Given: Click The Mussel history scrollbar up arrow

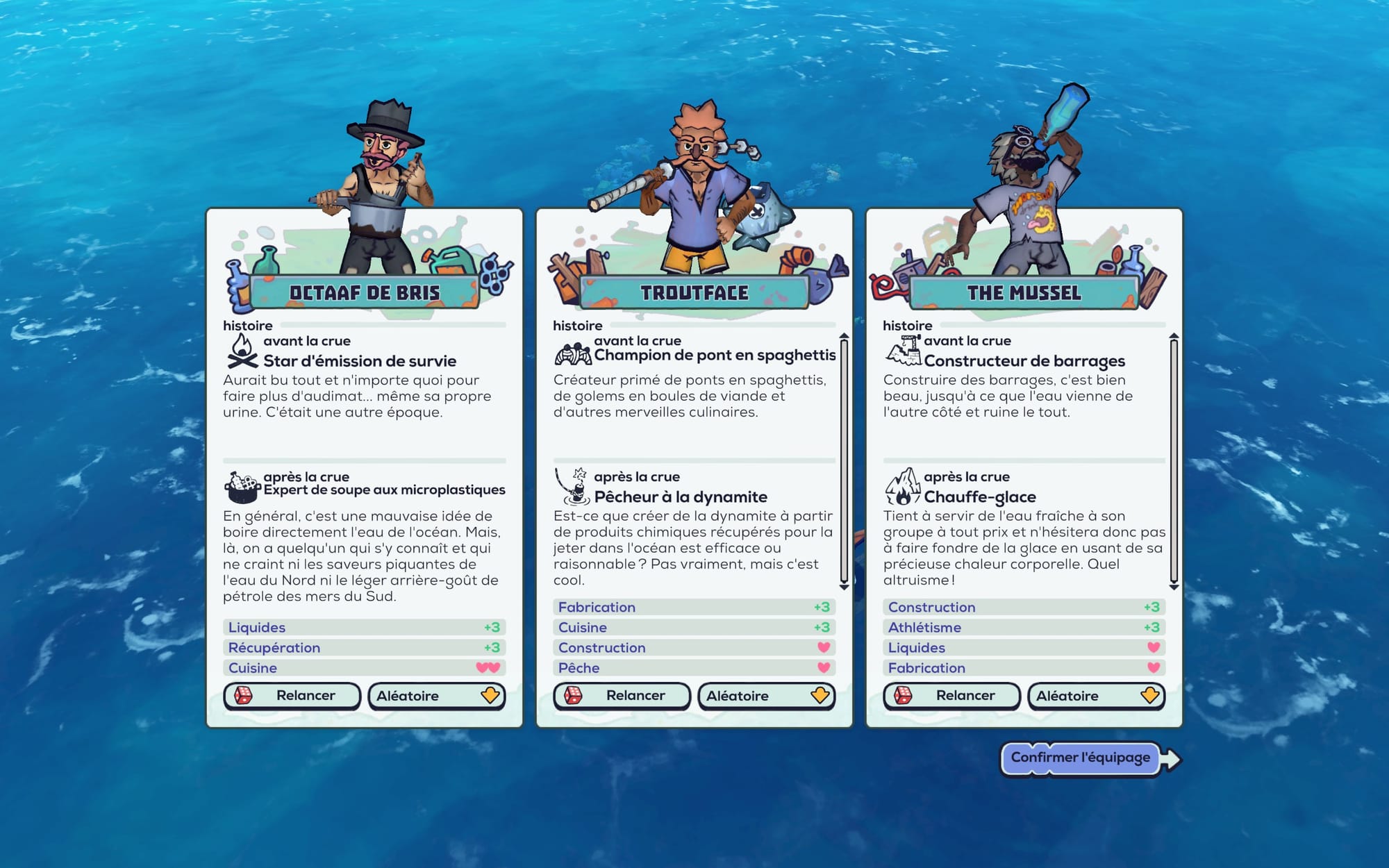Looking at the screenshot, I should (1174, 337).
